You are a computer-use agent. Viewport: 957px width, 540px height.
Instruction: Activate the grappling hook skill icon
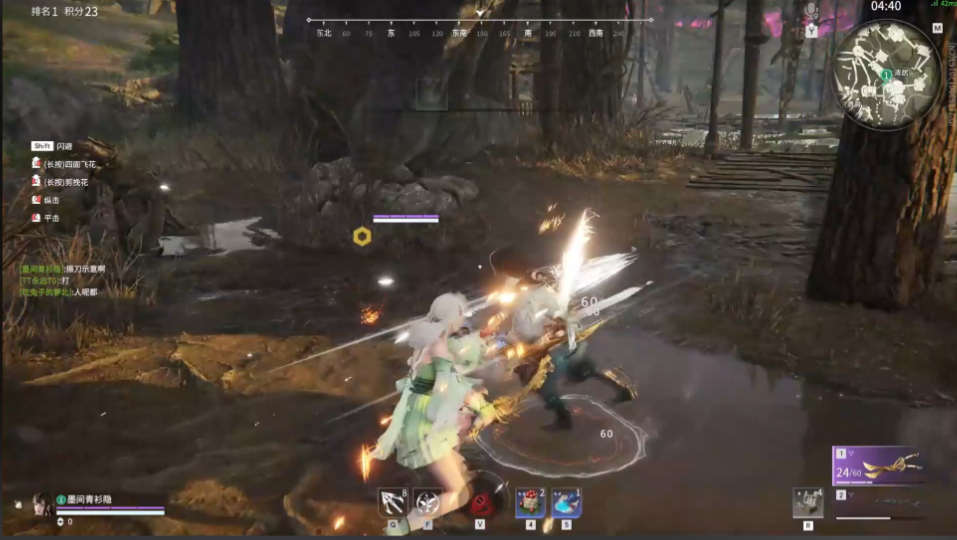pos(392,501)
